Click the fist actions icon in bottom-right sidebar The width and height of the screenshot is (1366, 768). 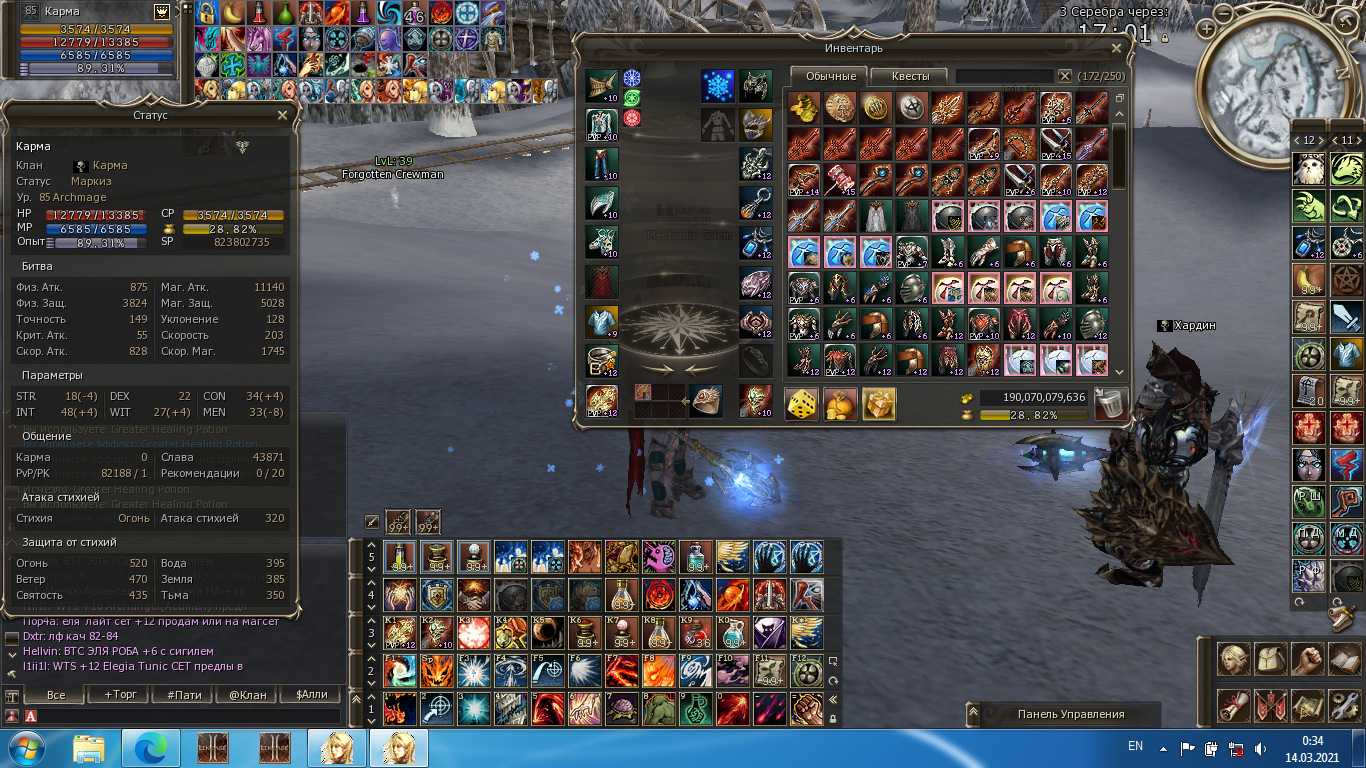pos(1307,659)
